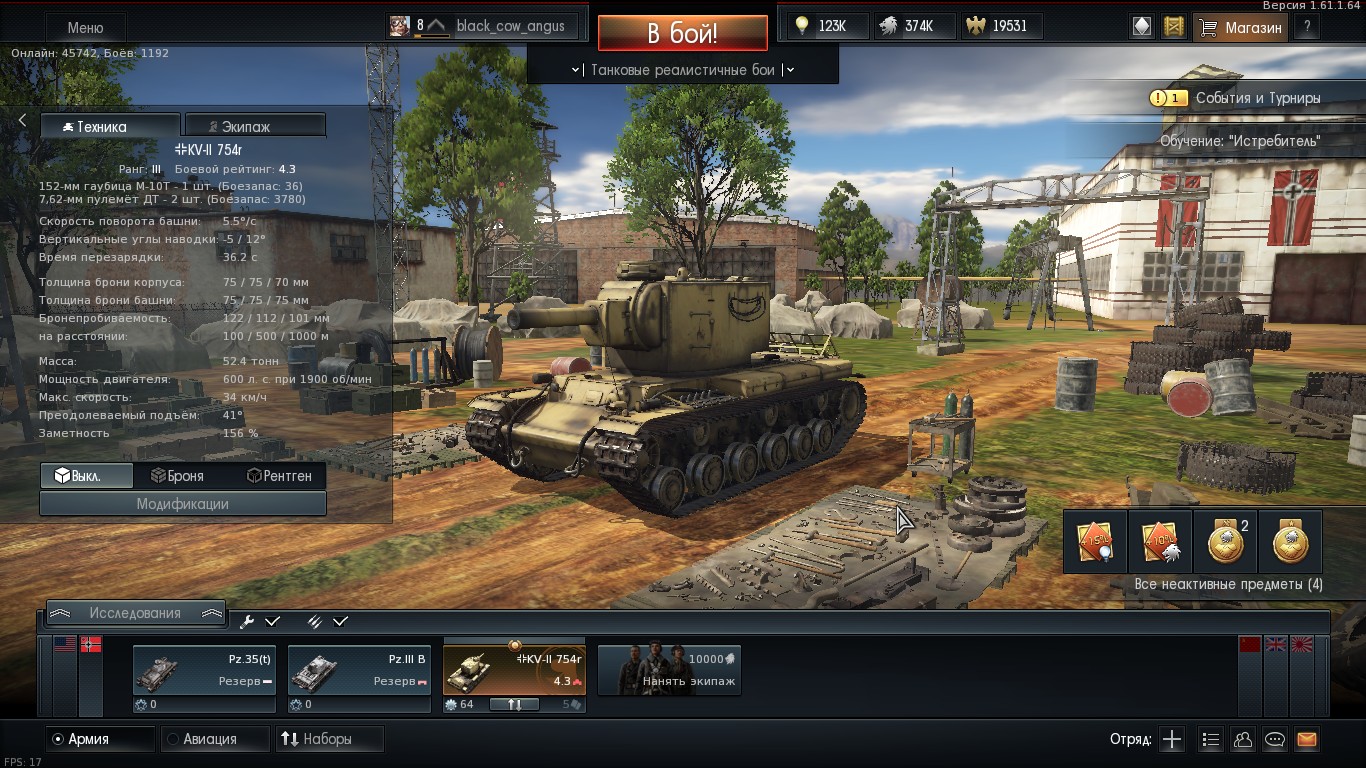Add a squad member with plus button
The height and width of the screenshot is (768, 1366).
click(1172, 740)
